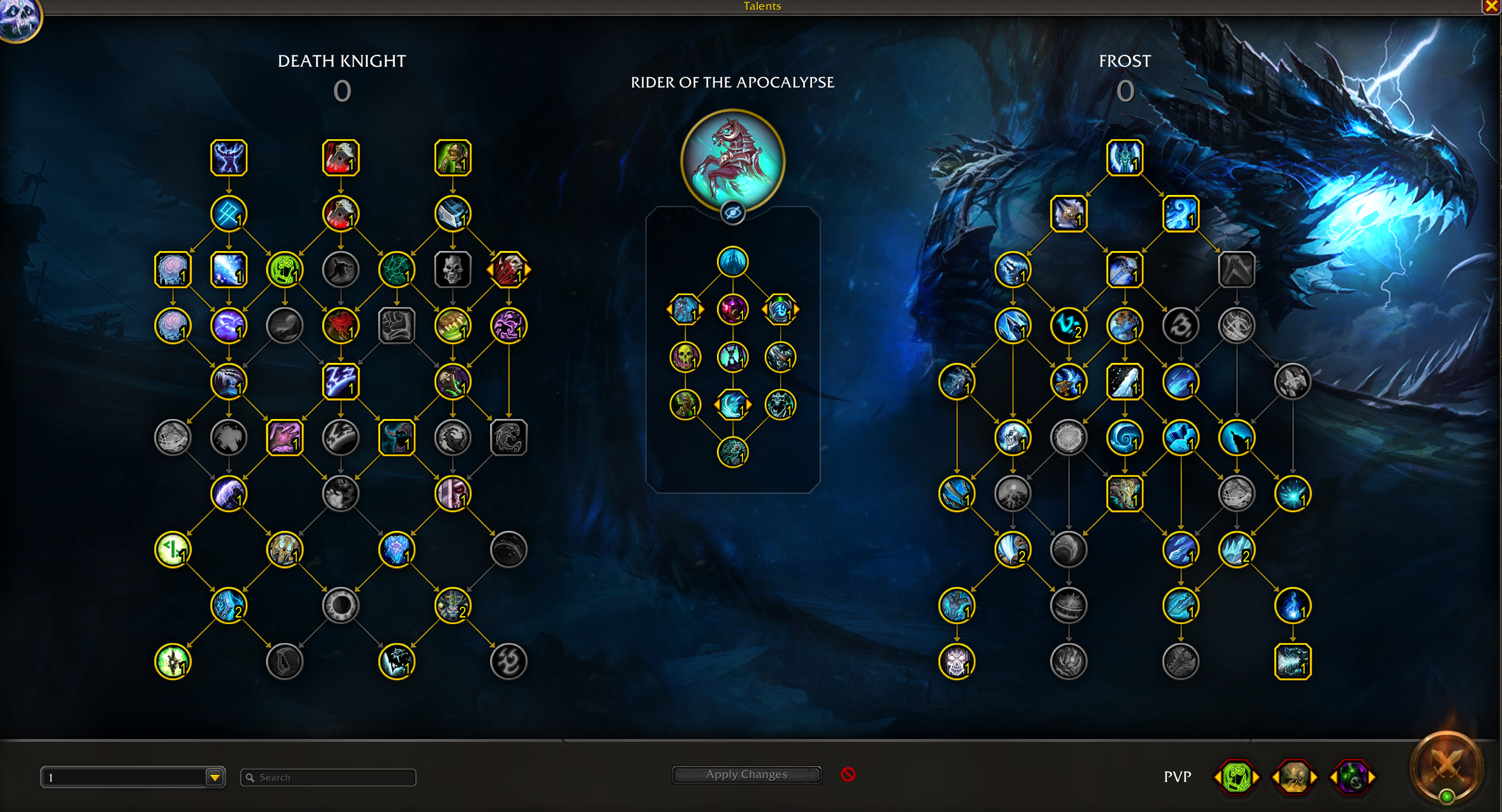Image resolution: width=1502 pixels, height=812 pixels.
Task: Choose the blue flame Frost talent node
Action: click(x=1292, y=605)
